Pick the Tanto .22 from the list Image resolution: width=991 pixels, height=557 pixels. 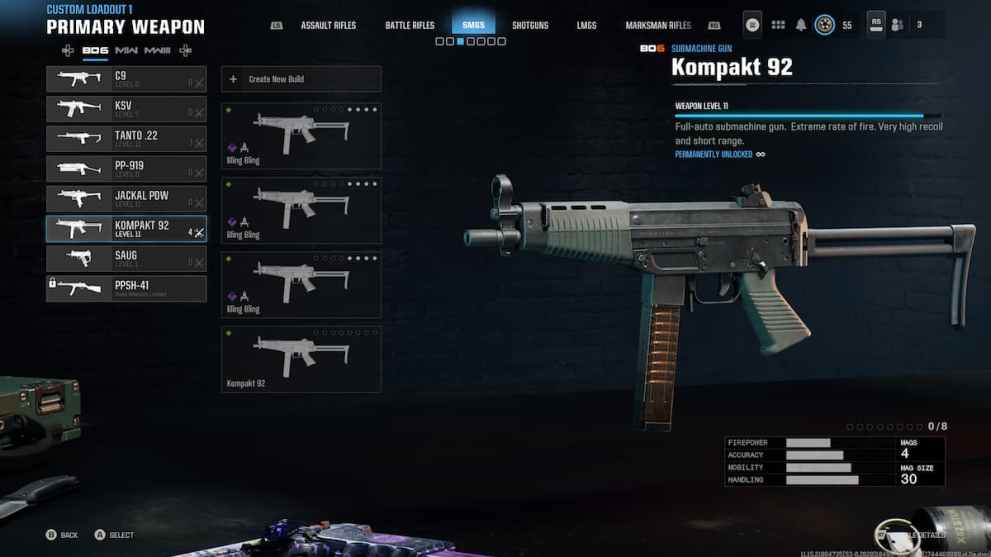[126, 139]
